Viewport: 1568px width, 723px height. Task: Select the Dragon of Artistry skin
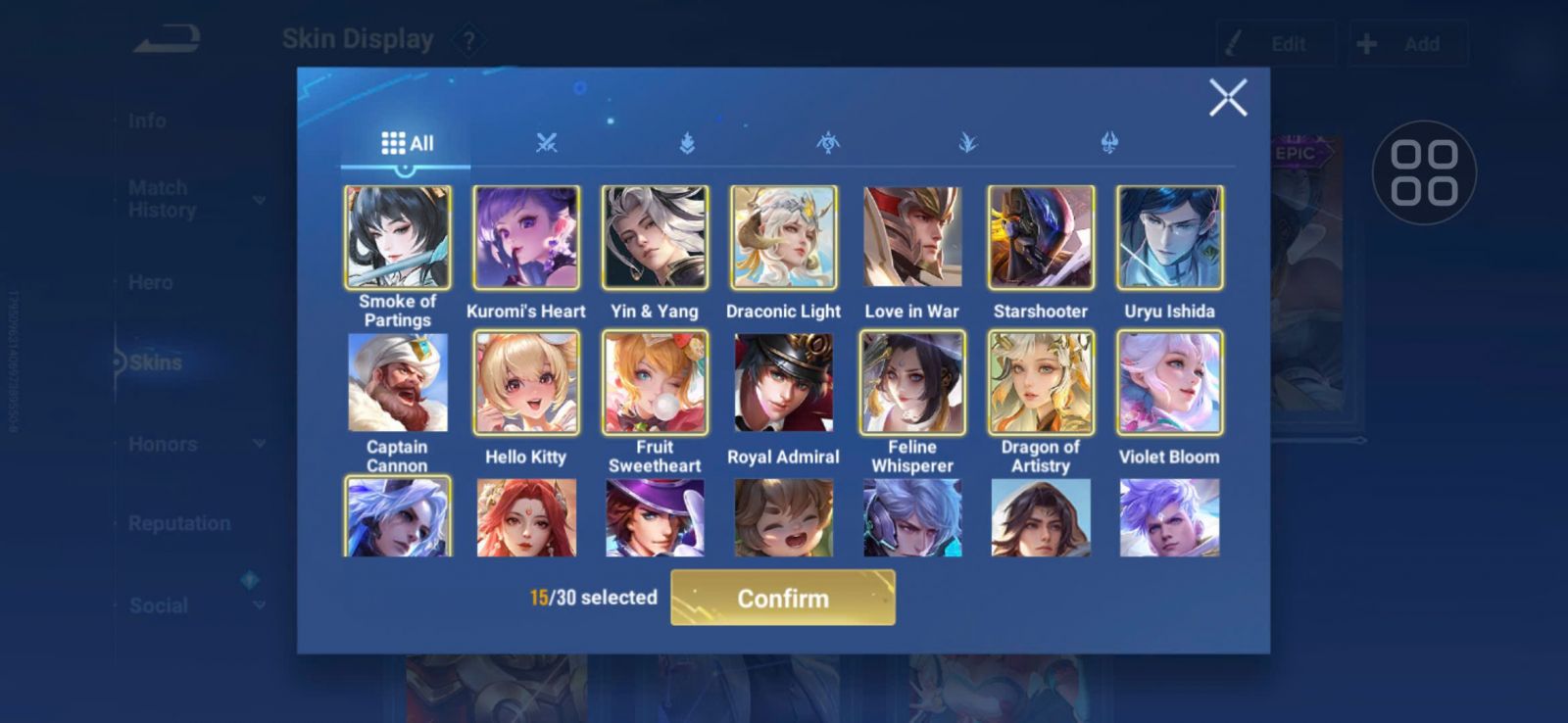click(1041, 383)
